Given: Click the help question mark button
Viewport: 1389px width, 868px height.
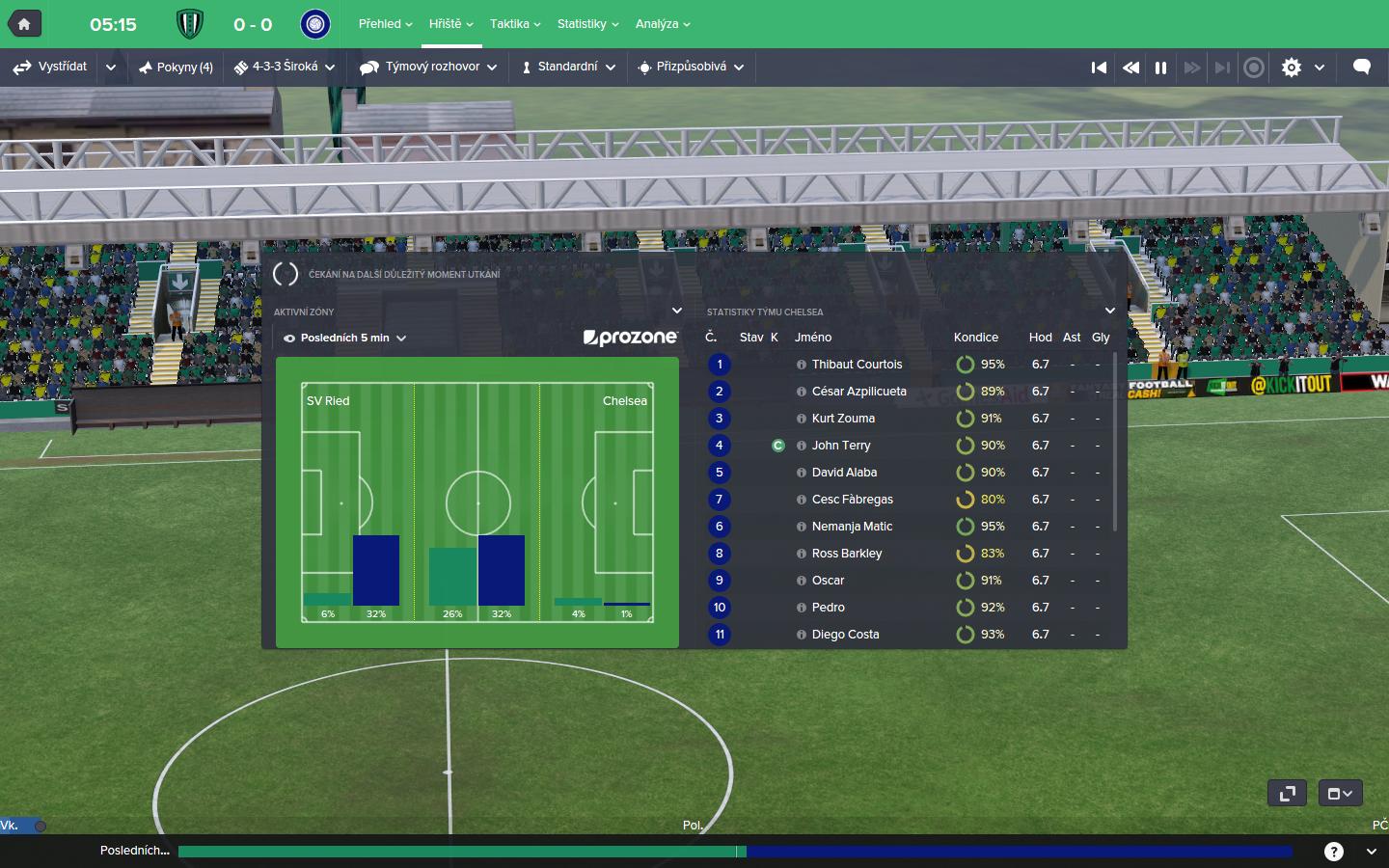Looking at the screenshot, I should (1334, 852).
